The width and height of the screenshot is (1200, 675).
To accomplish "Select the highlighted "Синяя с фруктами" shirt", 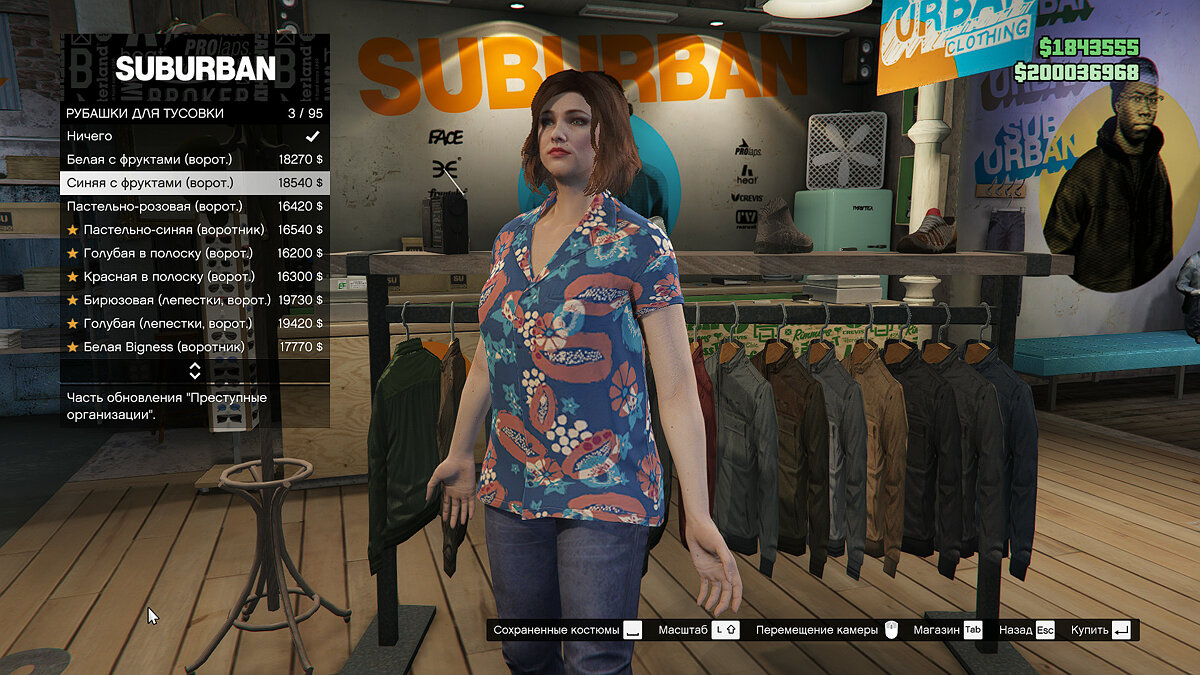I will point(195,183).
